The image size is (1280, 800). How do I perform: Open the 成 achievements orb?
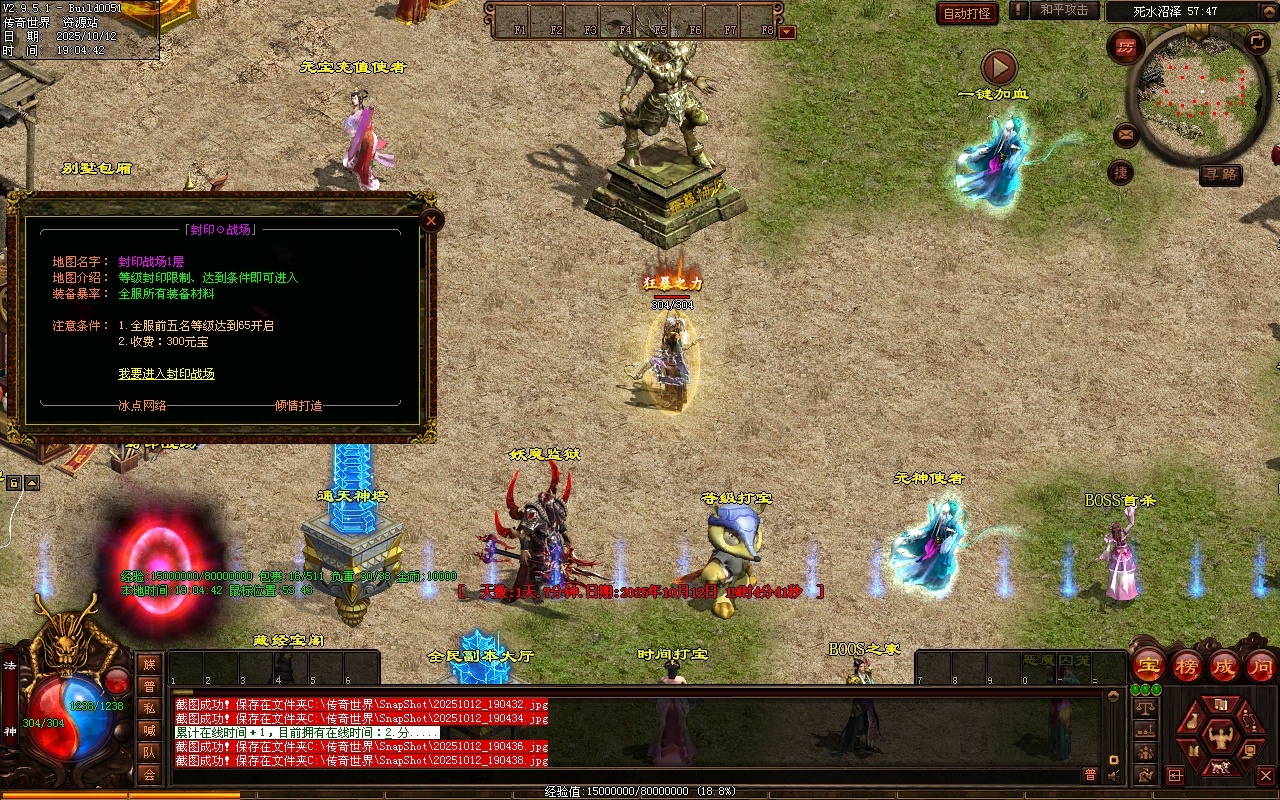[x=1223, y=666]
